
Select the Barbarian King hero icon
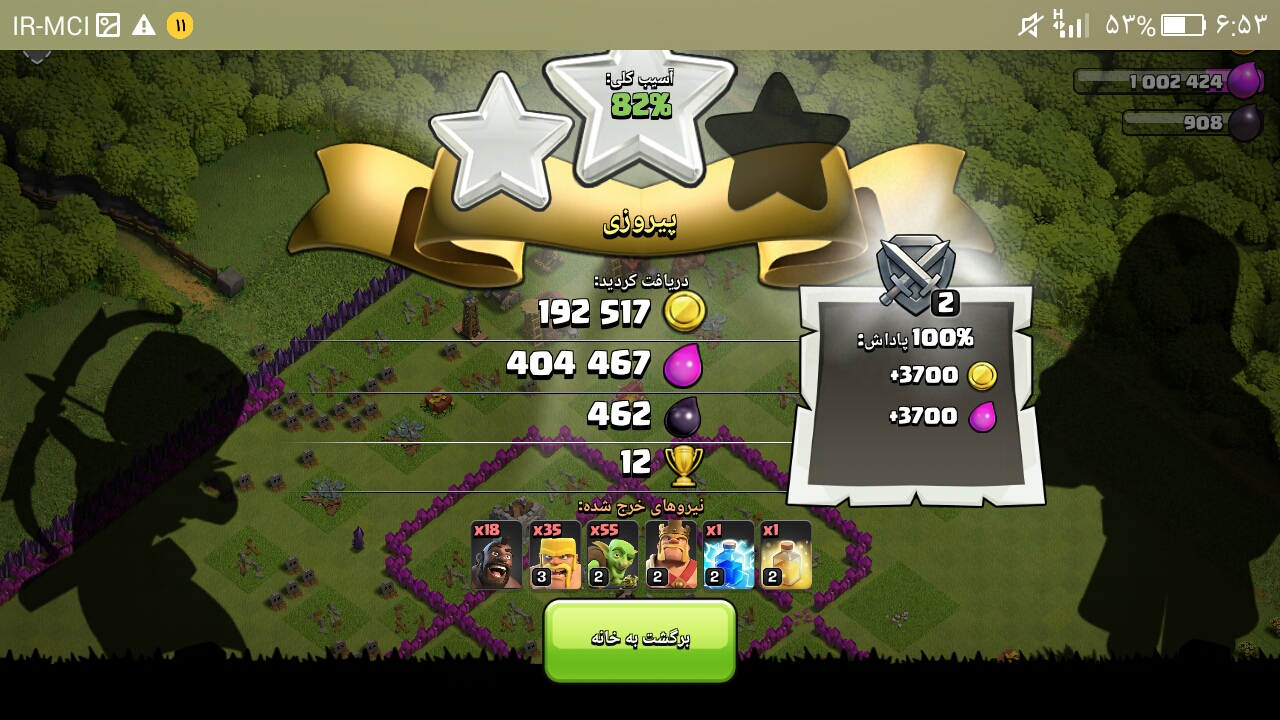click(671, 555)
